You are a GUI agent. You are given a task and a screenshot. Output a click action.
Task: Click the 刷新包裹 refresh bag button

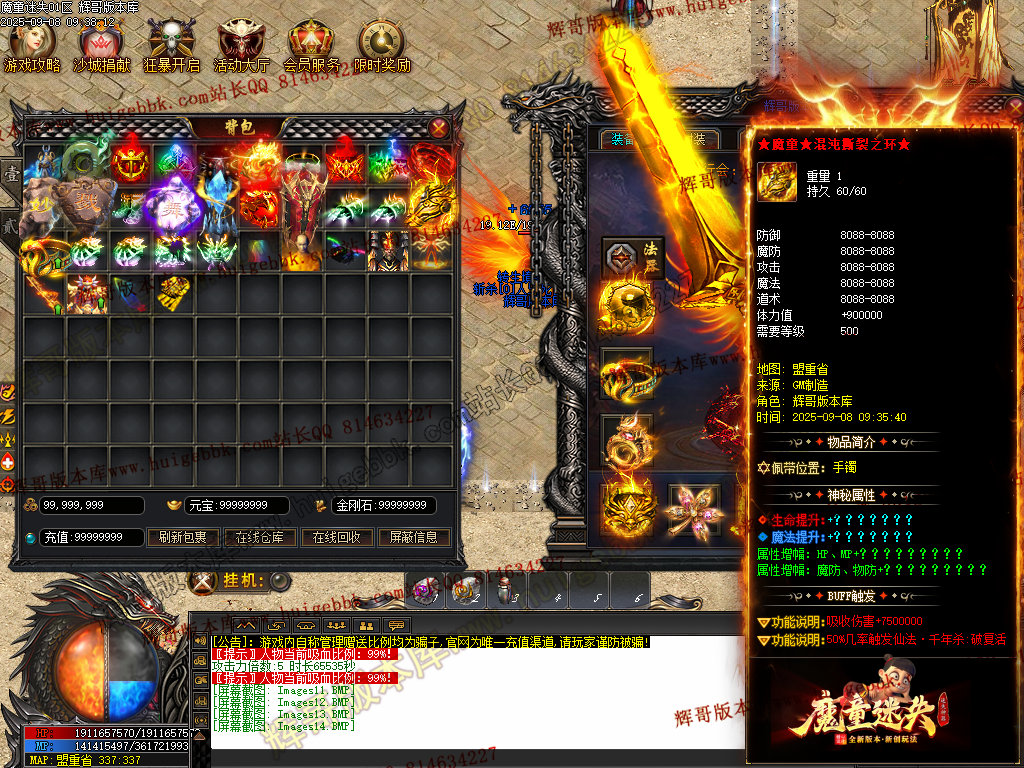[x=182, y=537]
